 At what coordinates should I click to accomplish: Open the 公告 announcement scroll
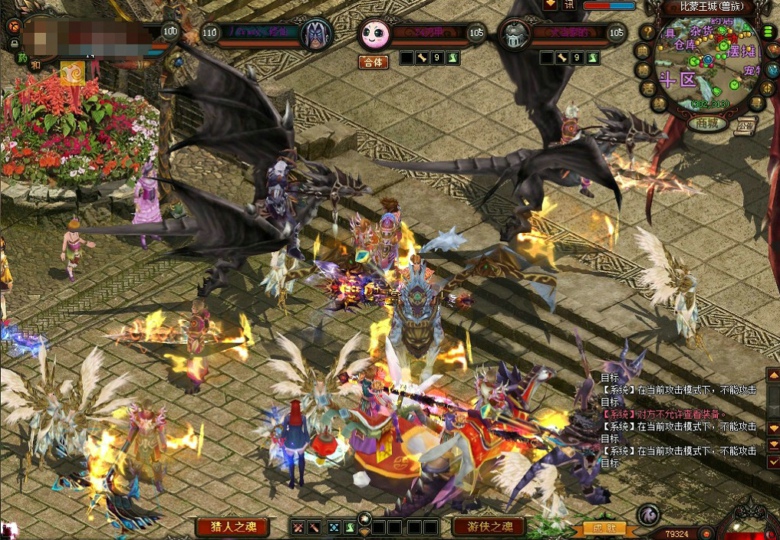tap(745, 125)
